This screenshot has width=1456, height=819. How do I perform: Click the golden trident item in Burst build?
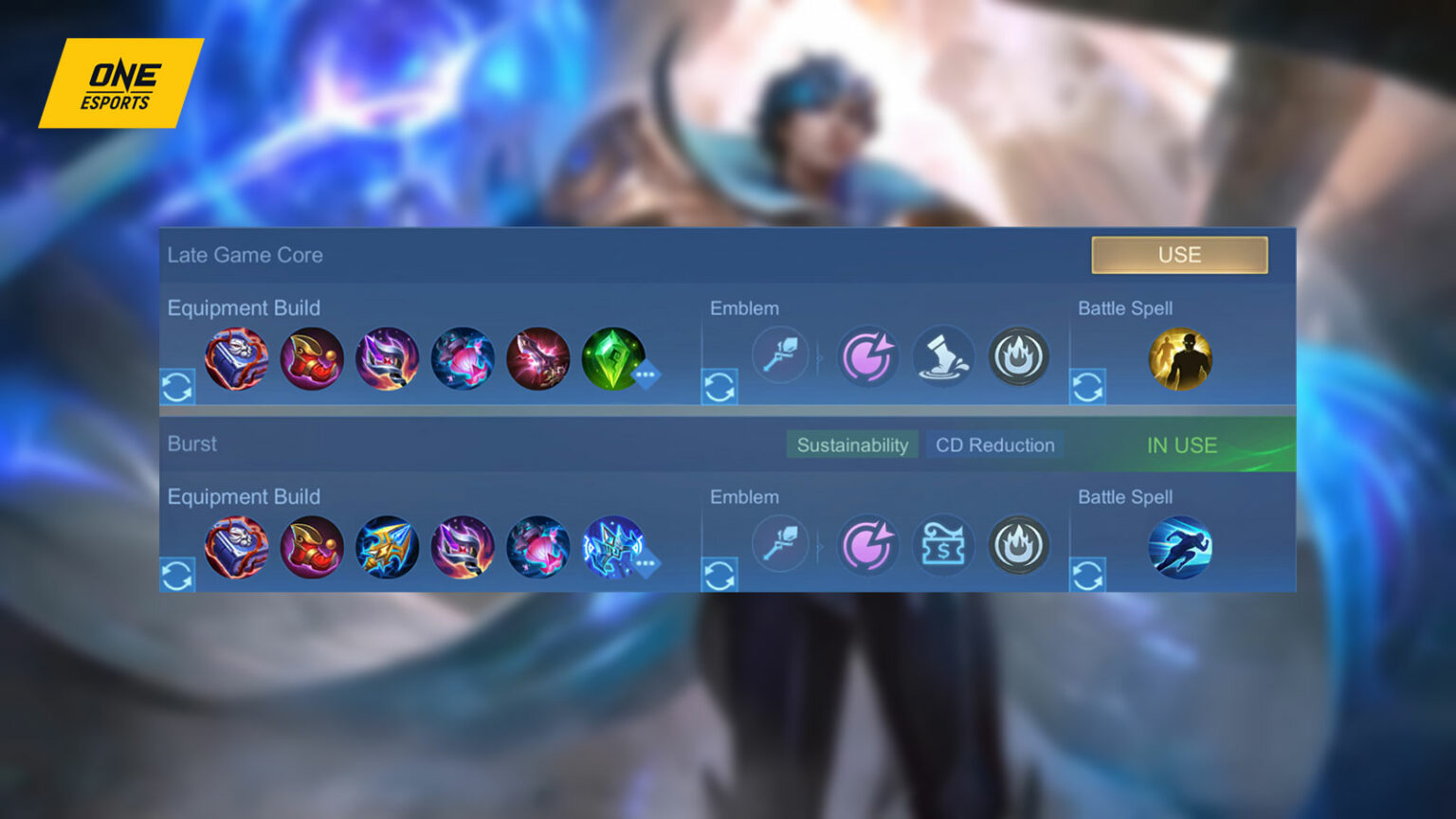tap(388, 546)
